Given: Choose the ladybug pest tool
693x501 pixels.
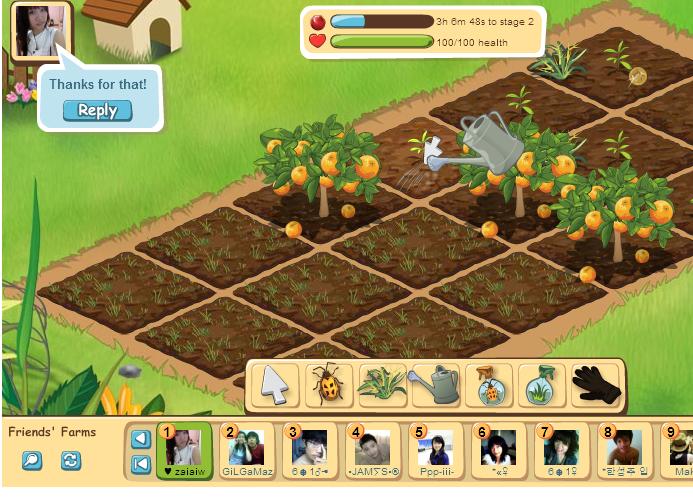Looking at the screenshot, I should (x=328, y=384).
